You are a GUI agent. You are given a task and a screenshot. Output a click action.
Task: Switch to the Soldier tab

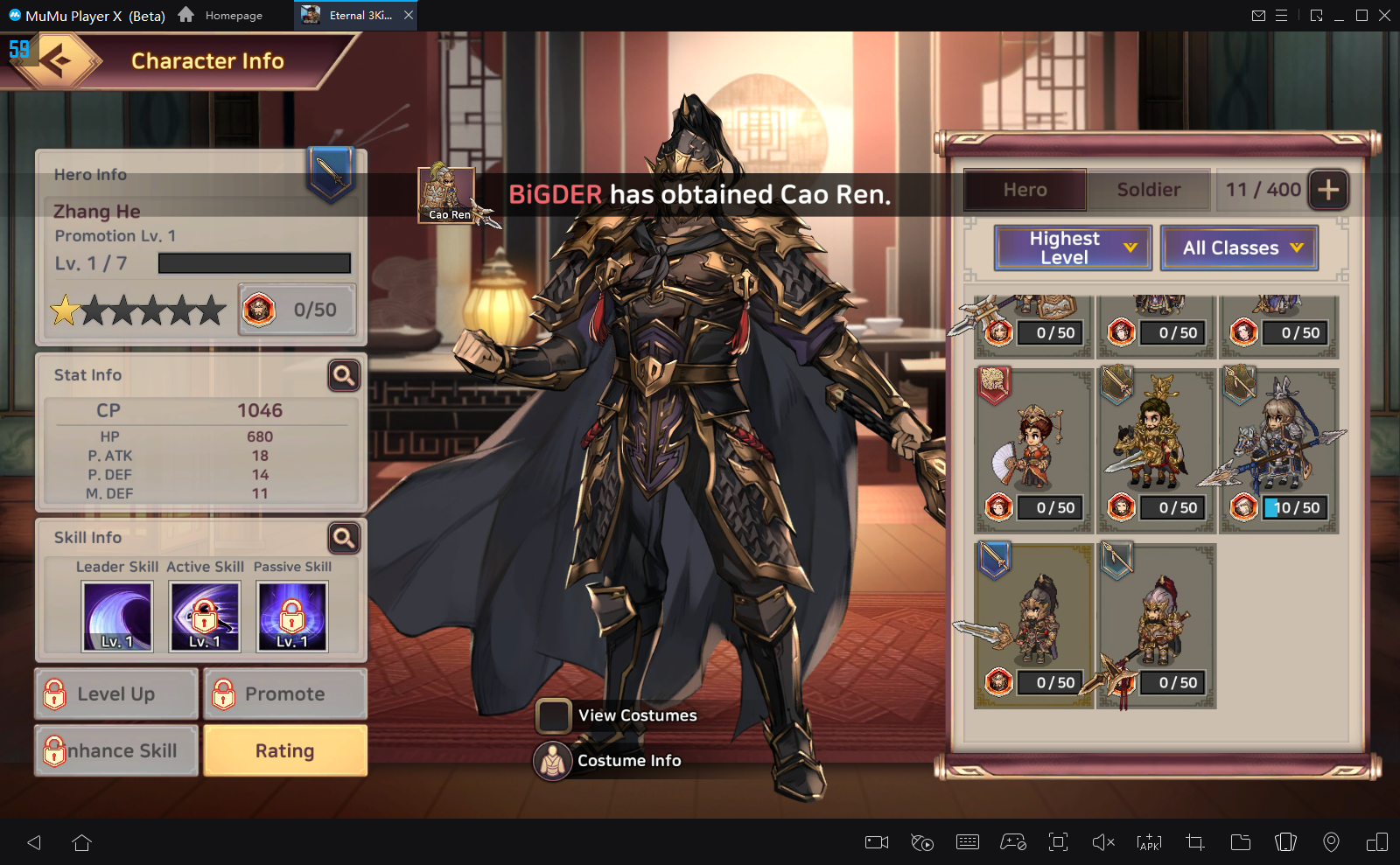(x=1148, y=190)
